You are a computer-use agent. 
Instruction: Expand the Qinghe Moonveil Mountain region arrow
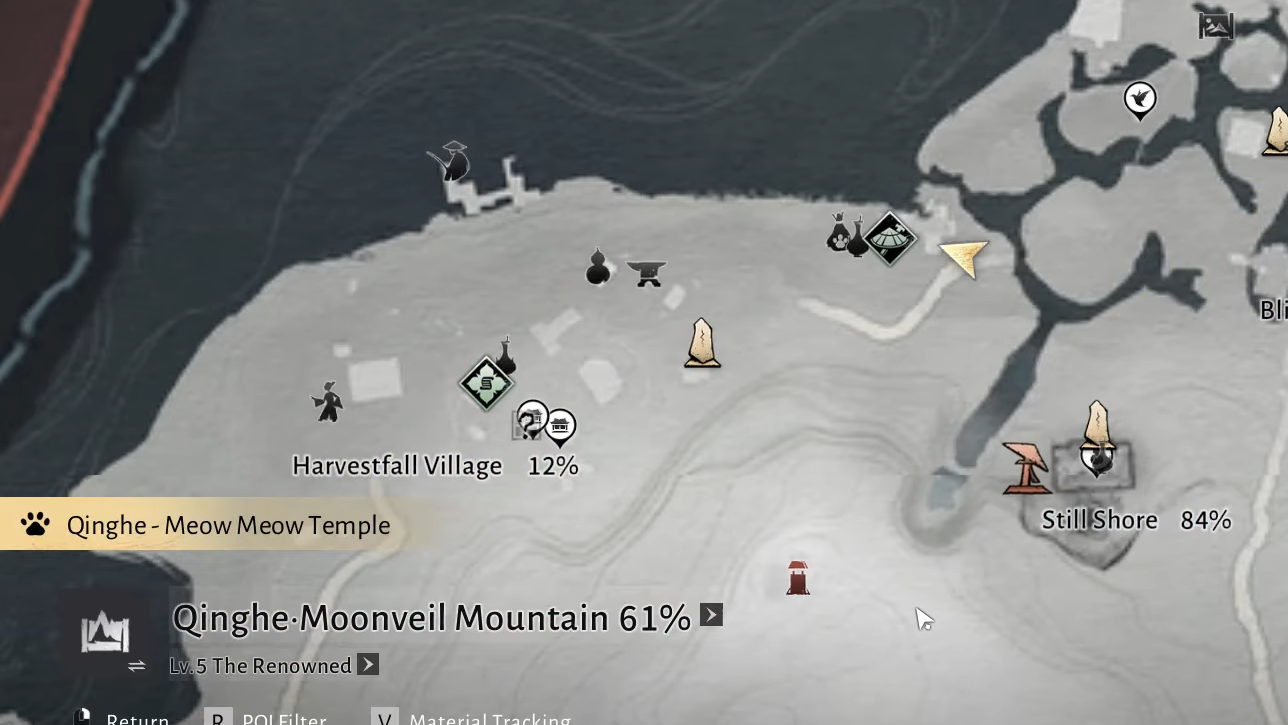(711, 615)
